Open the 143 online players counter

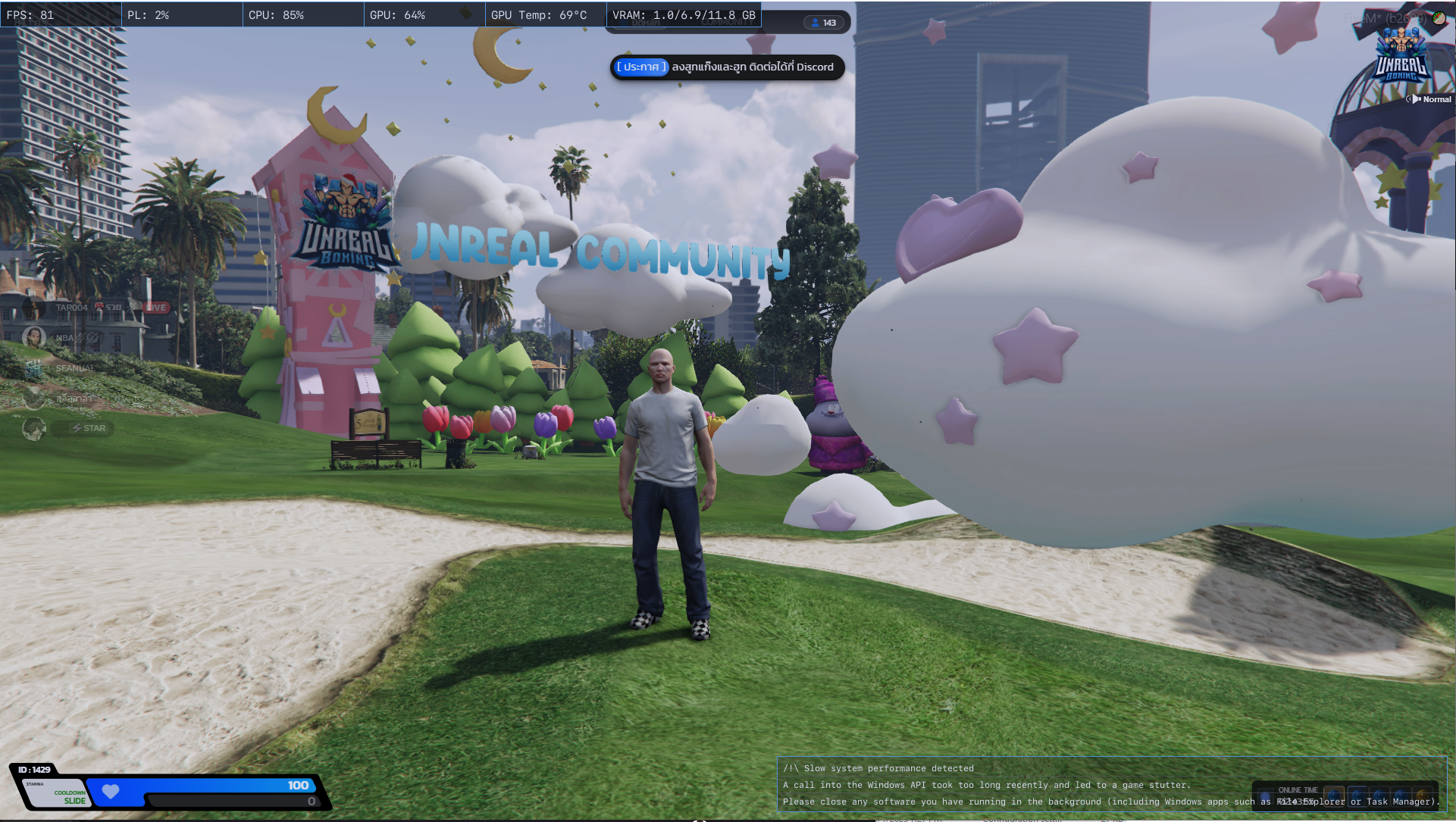823,23
